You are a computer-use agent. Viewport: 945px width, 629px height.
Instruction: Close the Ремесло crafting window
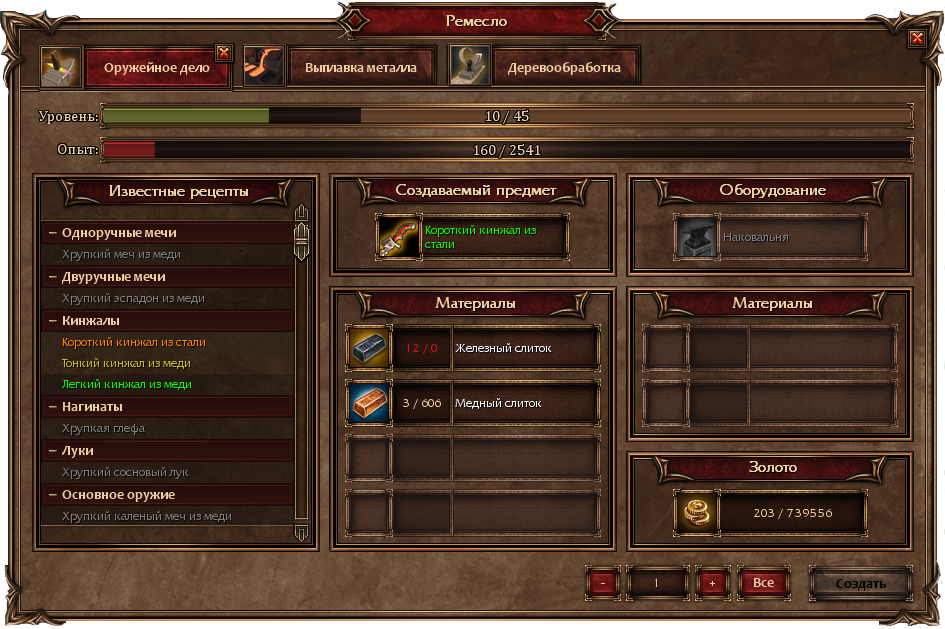pyautogui.click(x=917, y=38)
